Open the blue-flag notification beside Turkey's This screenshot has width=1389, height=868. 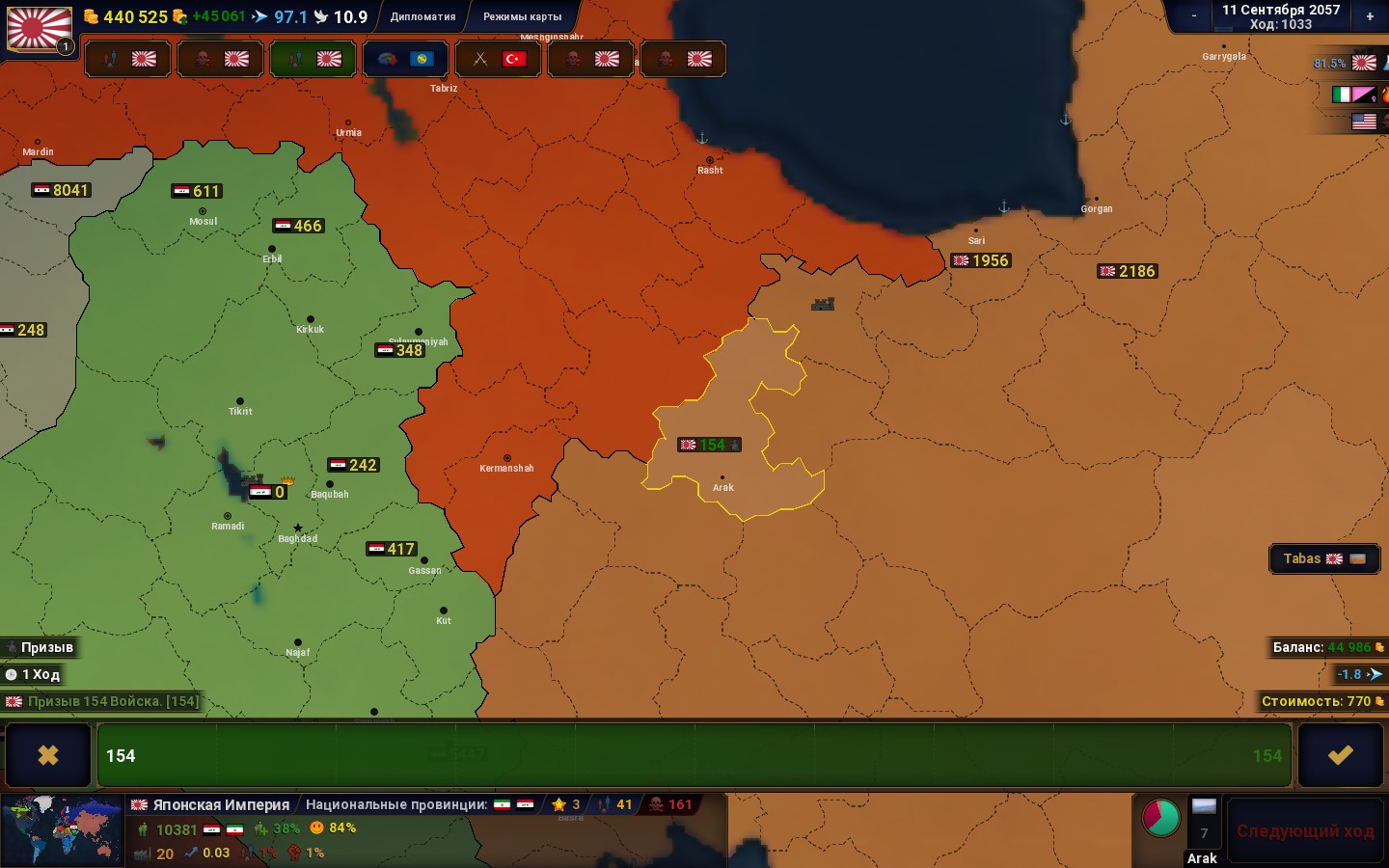(x=405, y=59)
